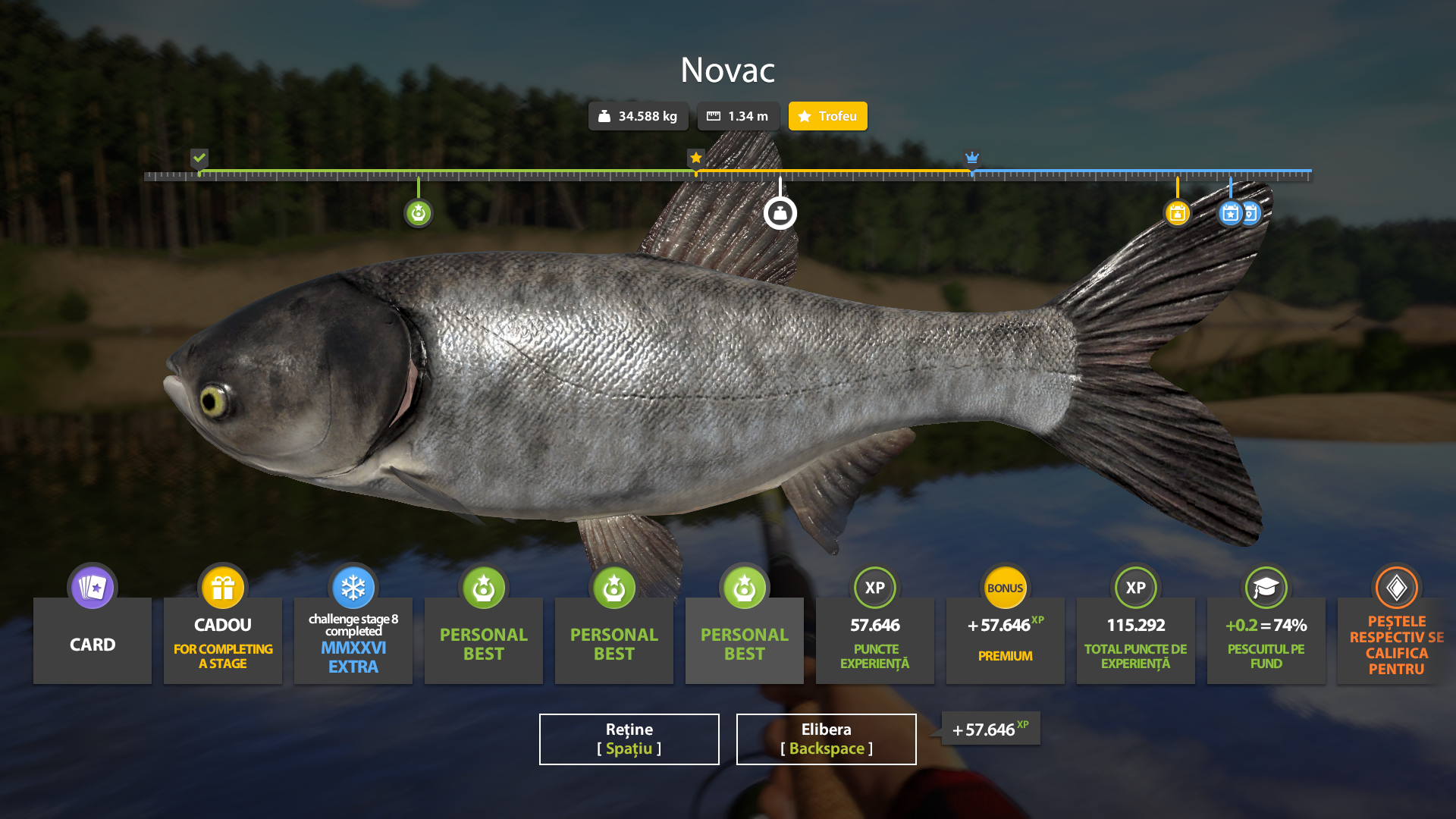This screenshot has width=1456, height=819.
Task: Click the graduation cap bottom fishing icon
Action: (1266, 587)
